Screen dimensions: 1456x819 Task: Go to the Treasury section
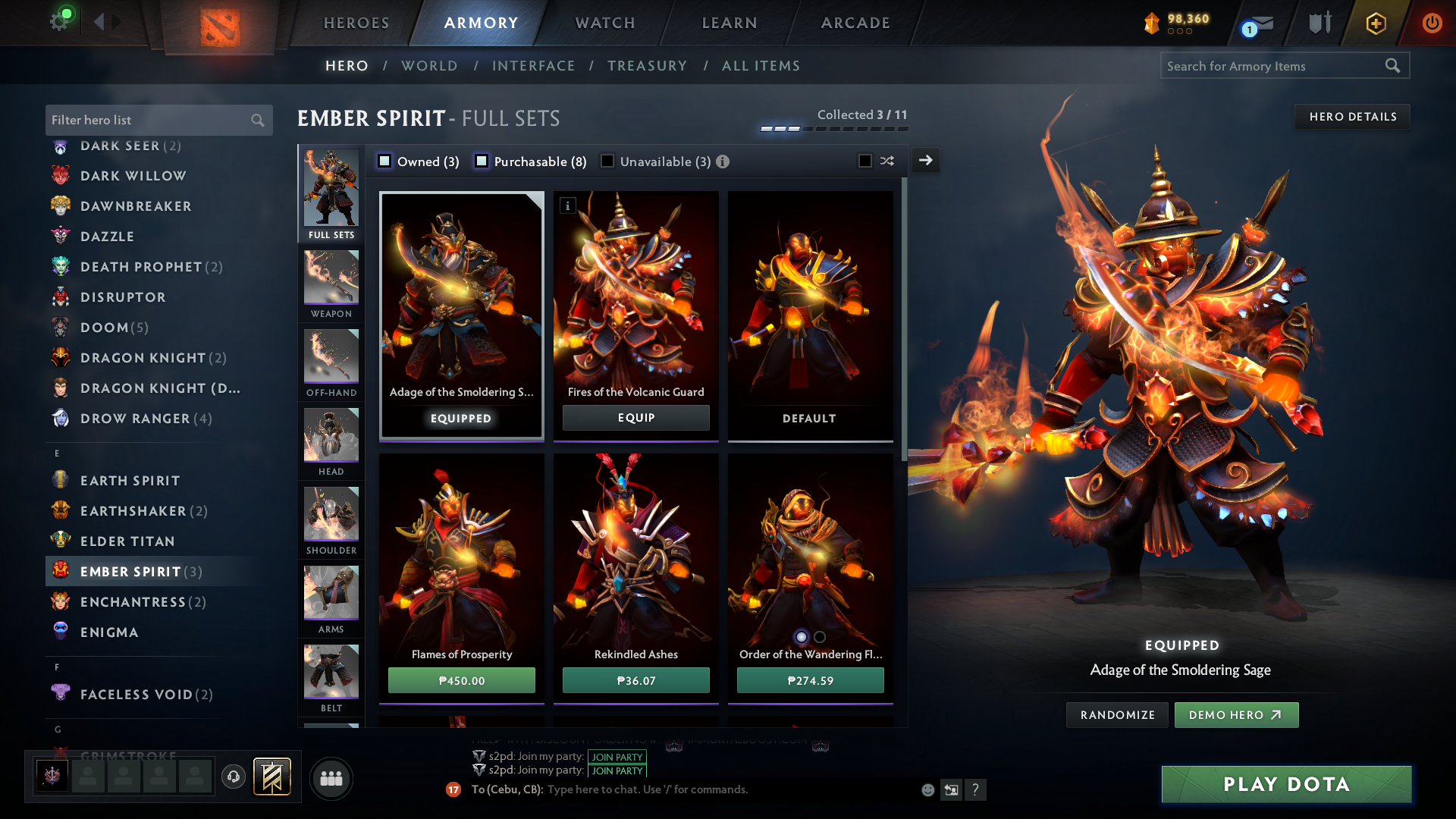click(647, 66)
